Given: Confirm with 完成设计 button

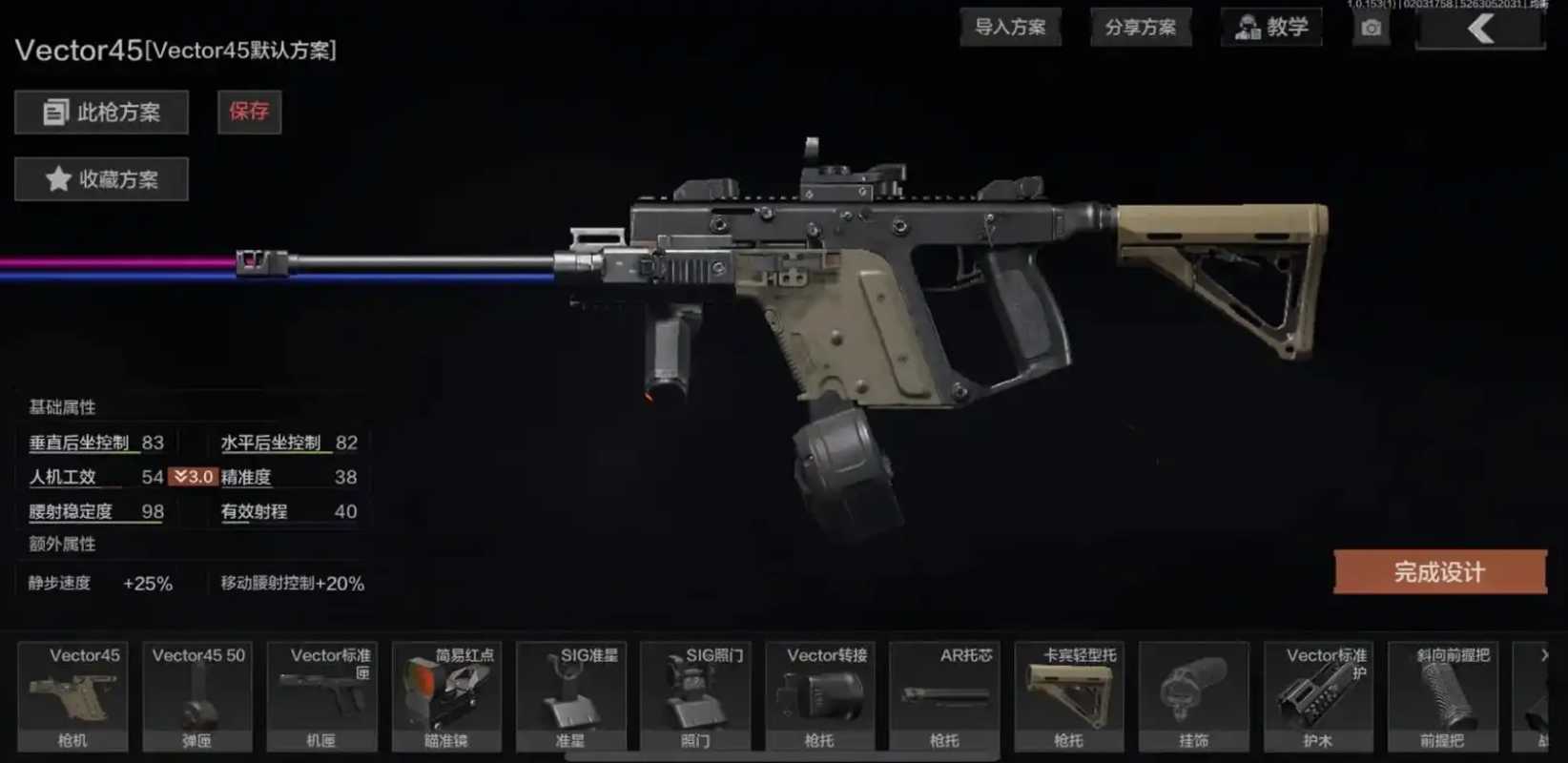Looking at the screenshot, I should [x=1439, y=572].
